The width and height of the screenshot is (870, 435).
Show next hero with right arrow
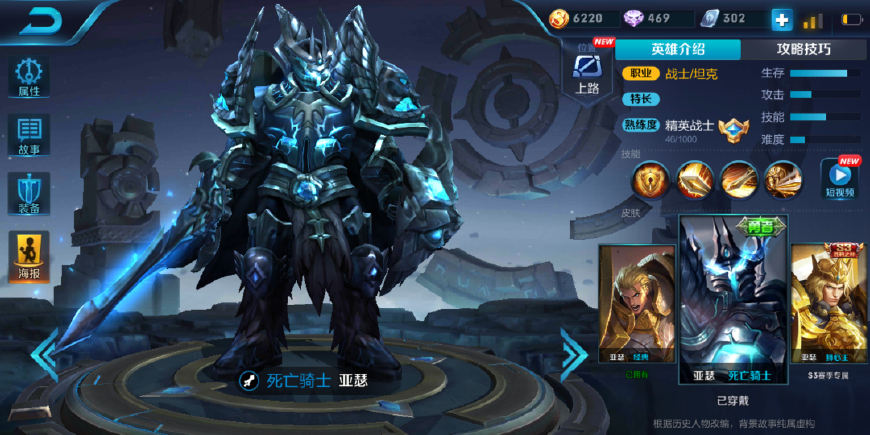(x=573, y=352)
